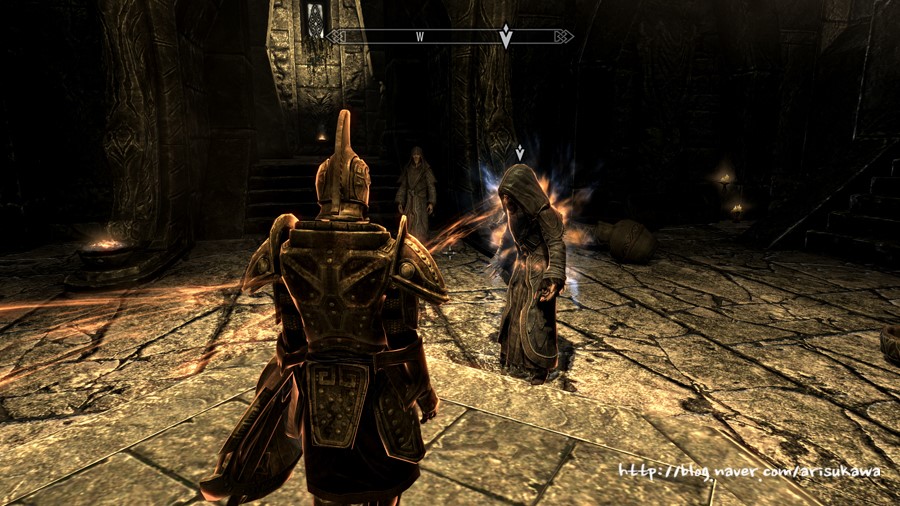Image resolution: width=900 pixels, height=506 pixels.
Task: Select the W heading on the compass bar
Action: pos(421,37)
